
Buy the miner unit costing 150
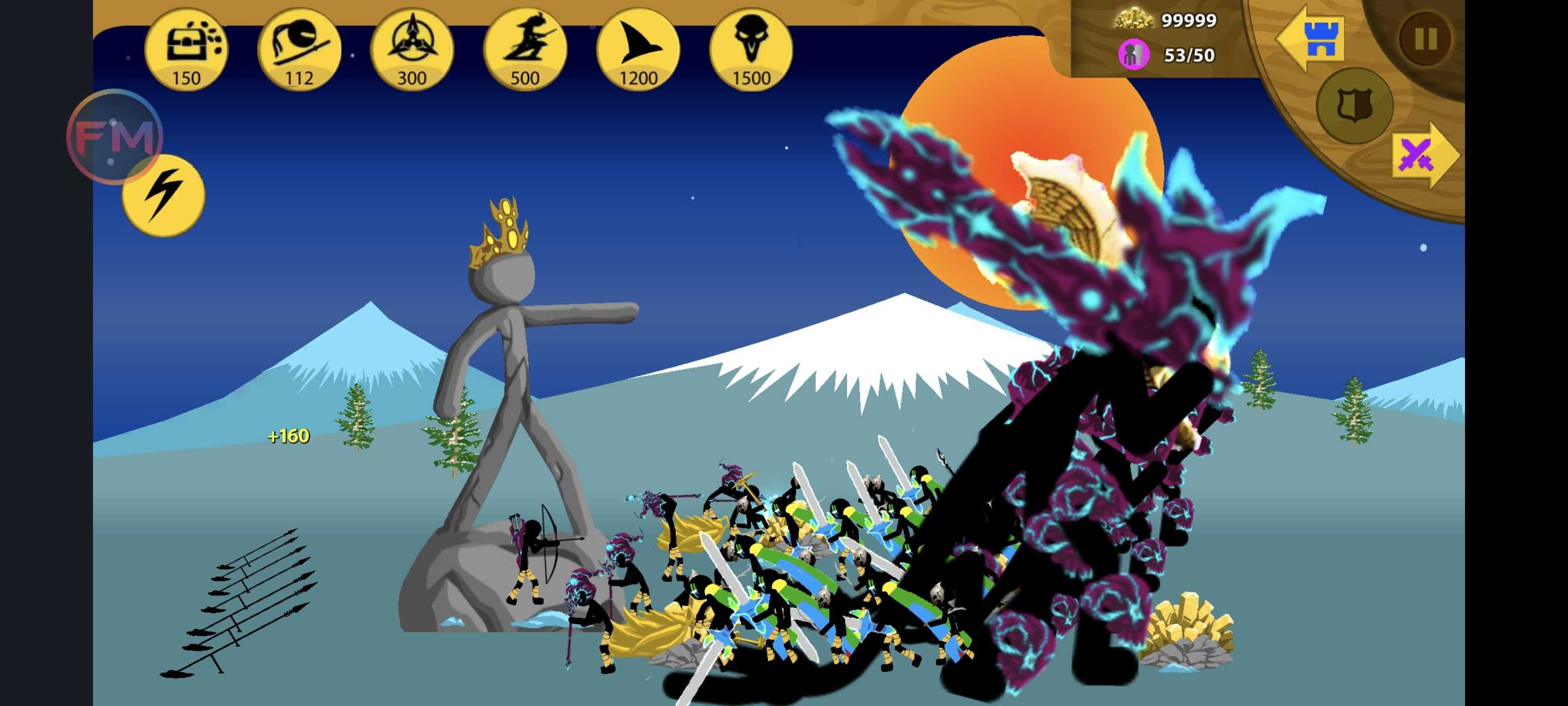186,50
